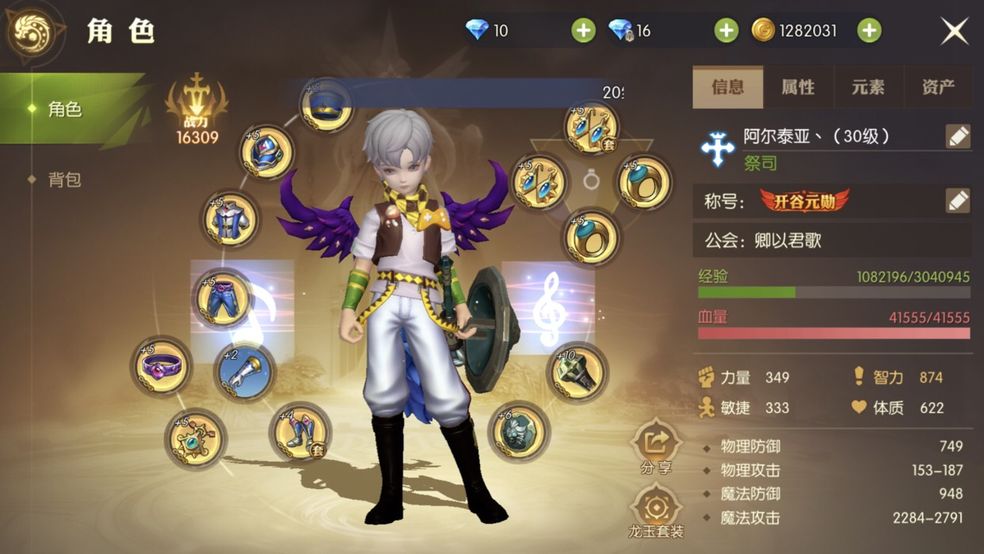Image resolution: width=984 pixels, height=554 pixels.
Task: Edit the character name with the pencil icon
Action: tap(958, 137)
